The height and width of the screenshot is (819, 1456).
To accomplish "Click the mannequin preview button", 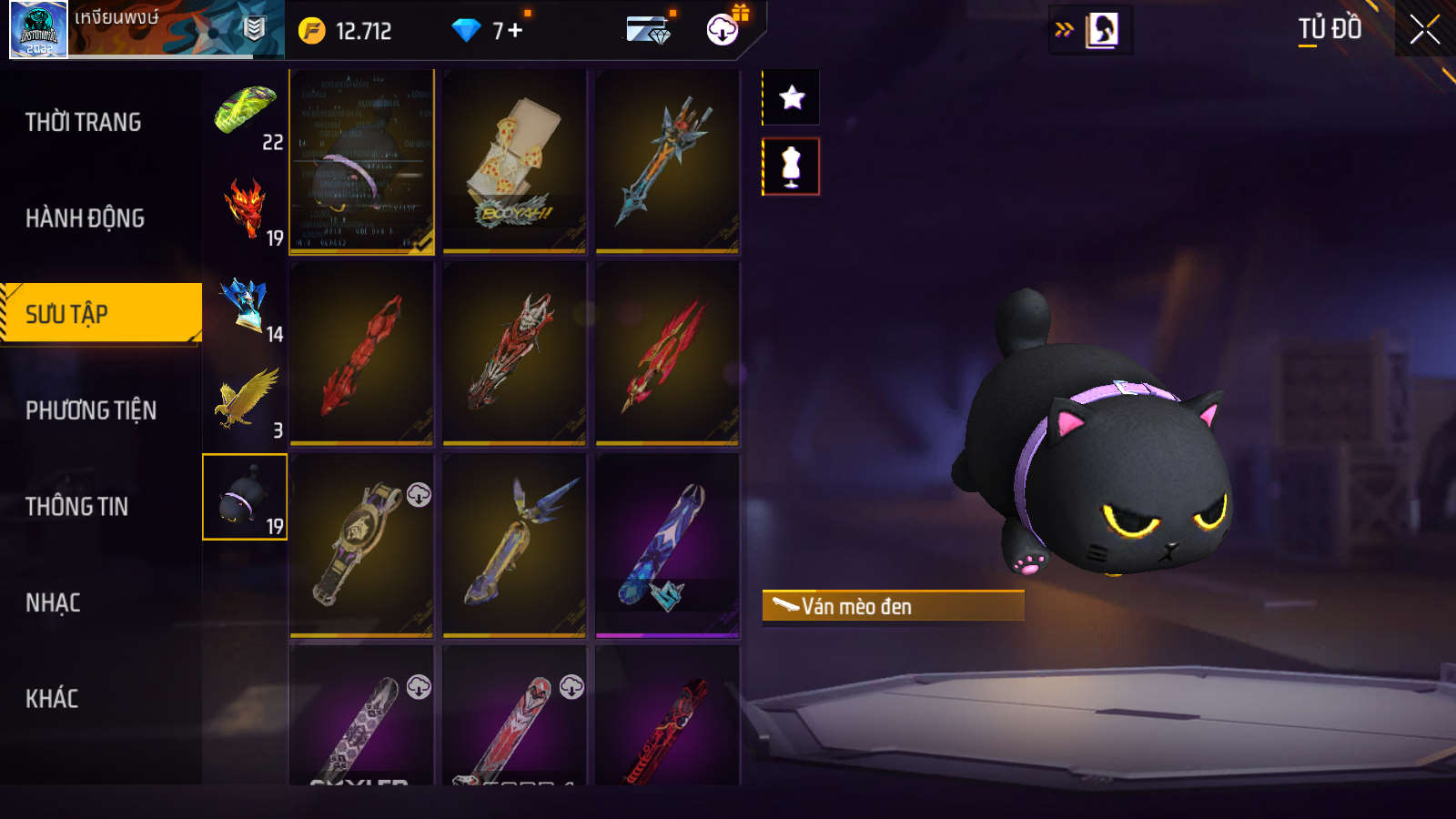I will [792, 167].
